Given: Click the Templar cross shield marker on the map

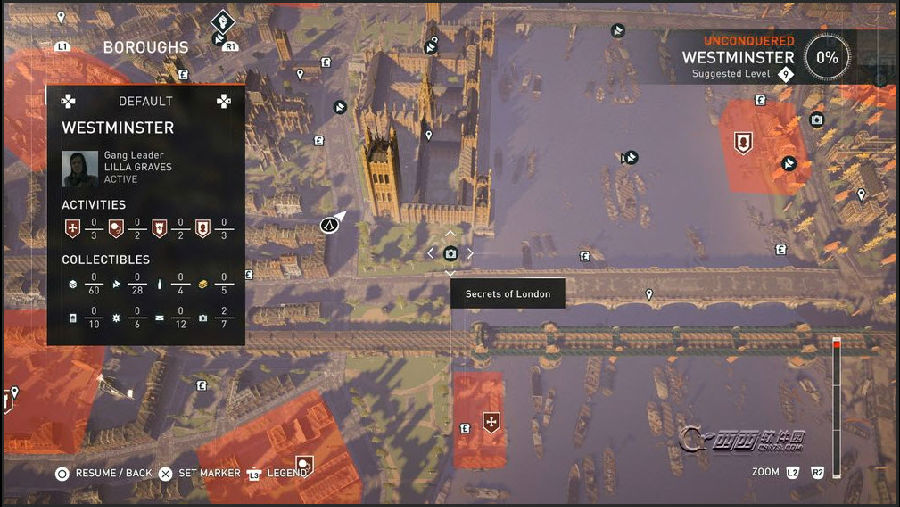Looking at the screenshot, I should click(490, 420).
